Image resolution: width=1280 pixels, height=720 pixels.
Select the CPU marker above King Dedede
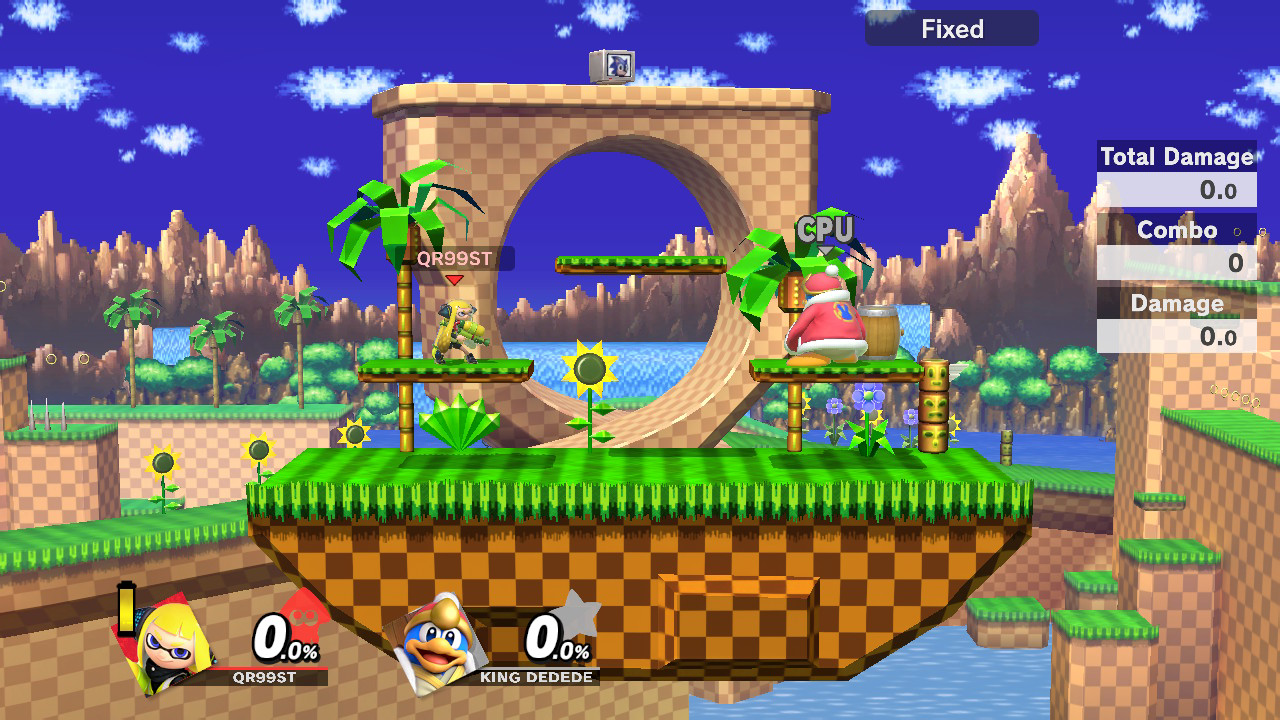tap(825, 231)
